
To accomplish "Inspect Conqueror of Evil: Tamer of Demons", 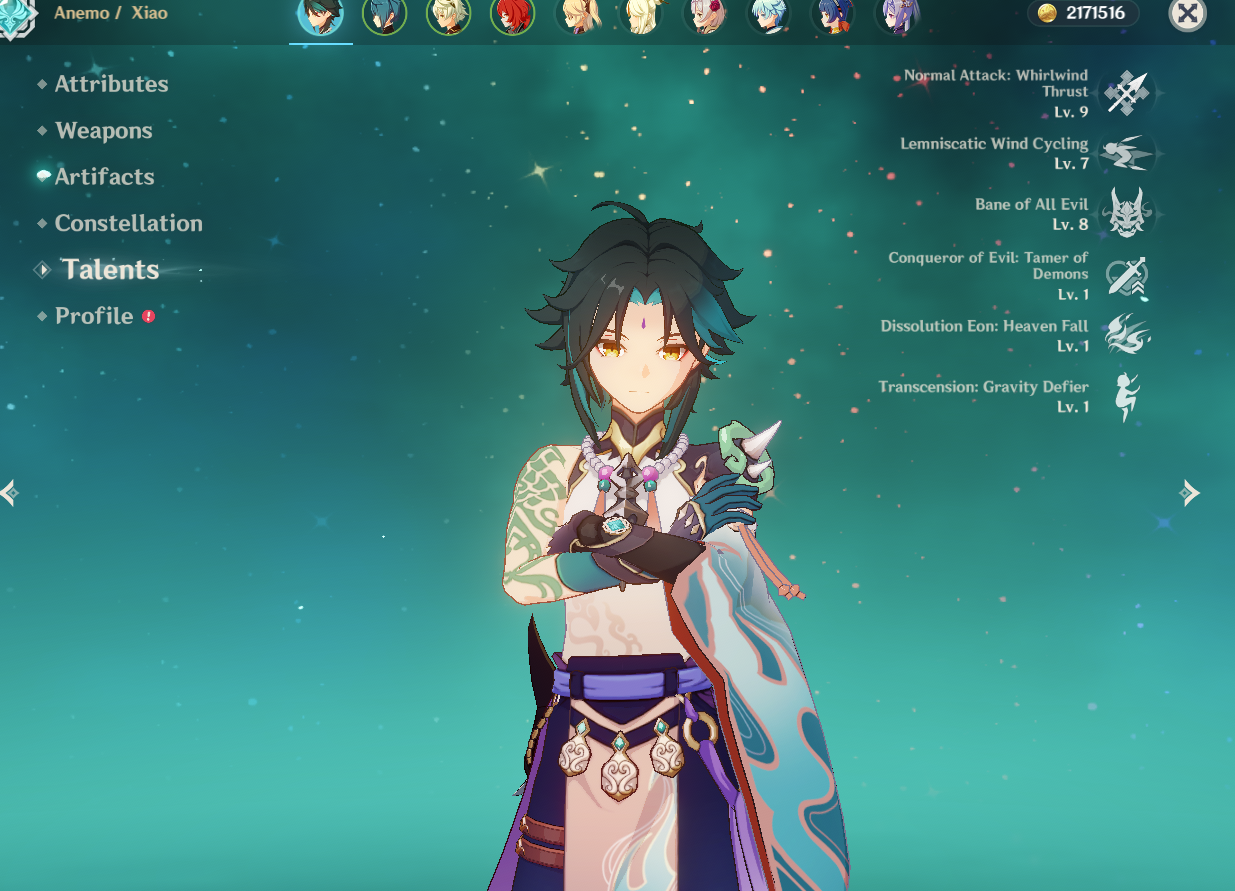I will pyautogui.click(x=1128, y=276).
